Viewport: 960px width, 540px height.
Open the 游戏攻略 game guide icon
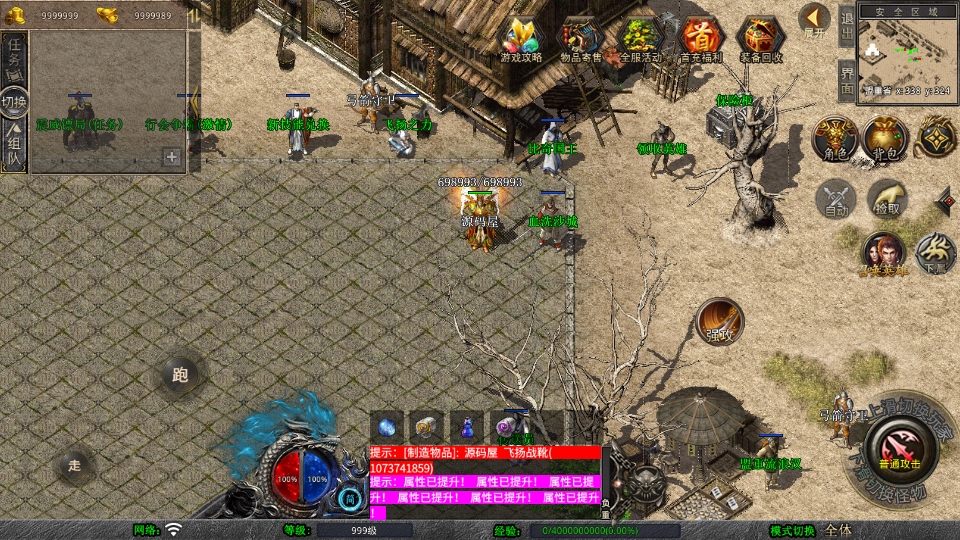pos(520,38)
